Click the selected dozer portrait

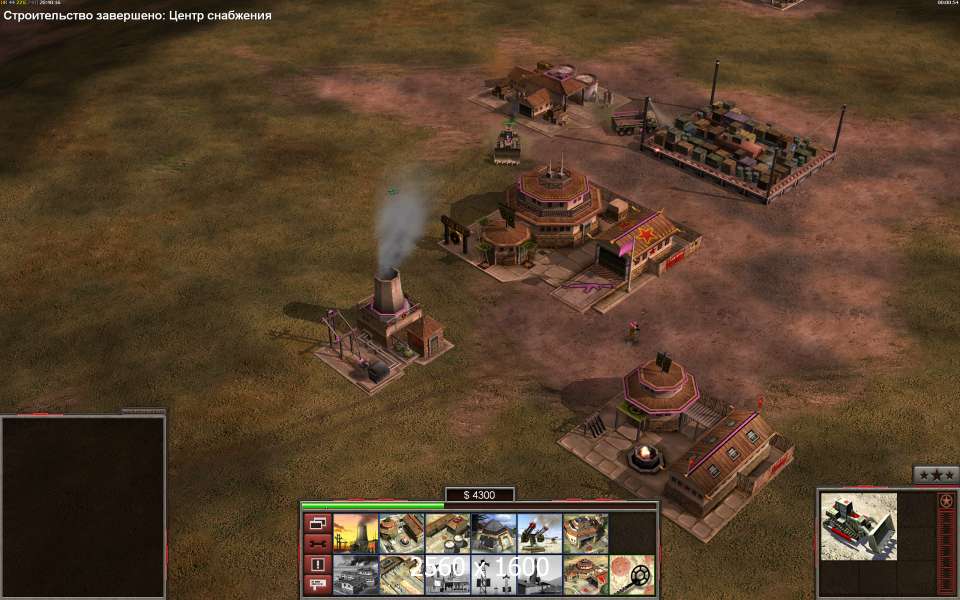coord(858,526)
